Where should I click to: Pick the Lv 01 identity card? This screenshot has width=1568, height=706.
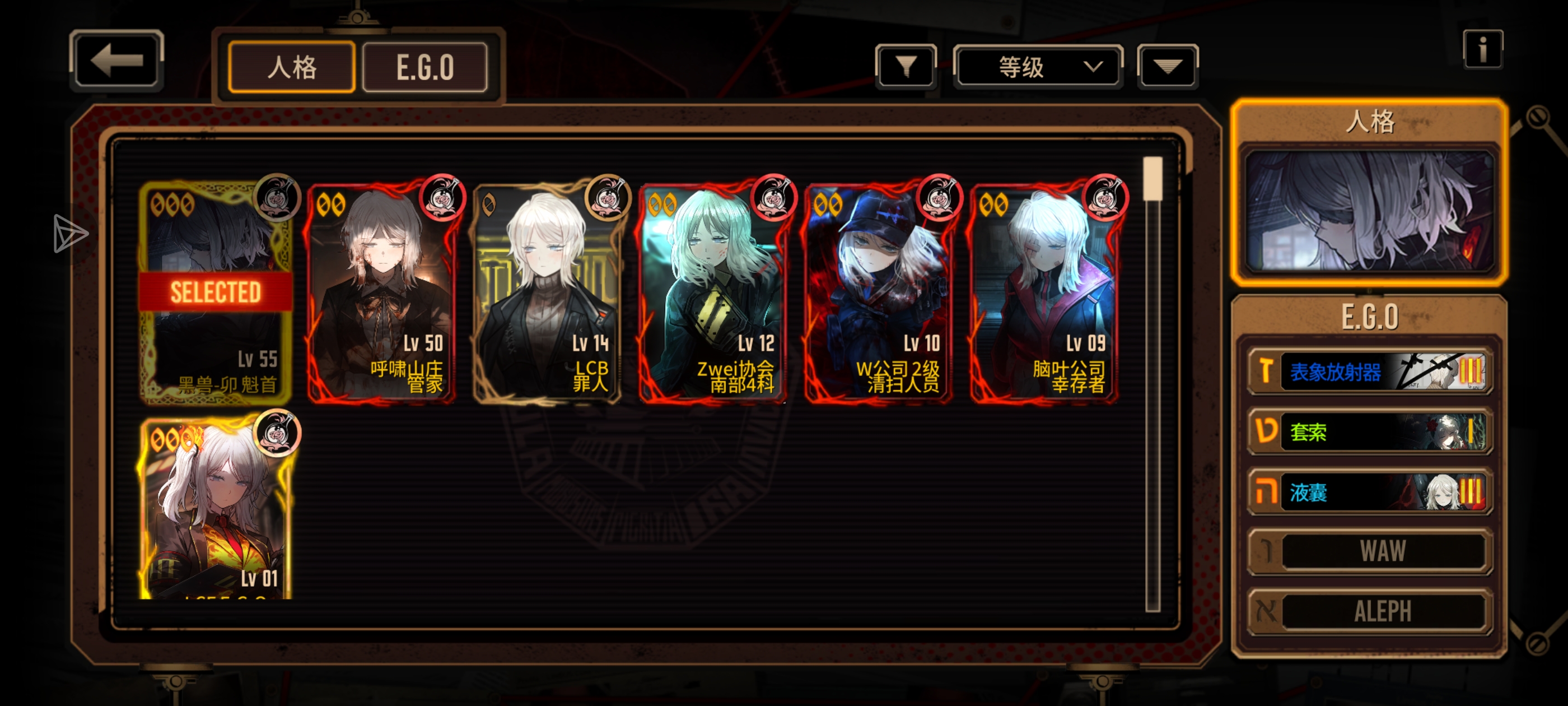215,509
